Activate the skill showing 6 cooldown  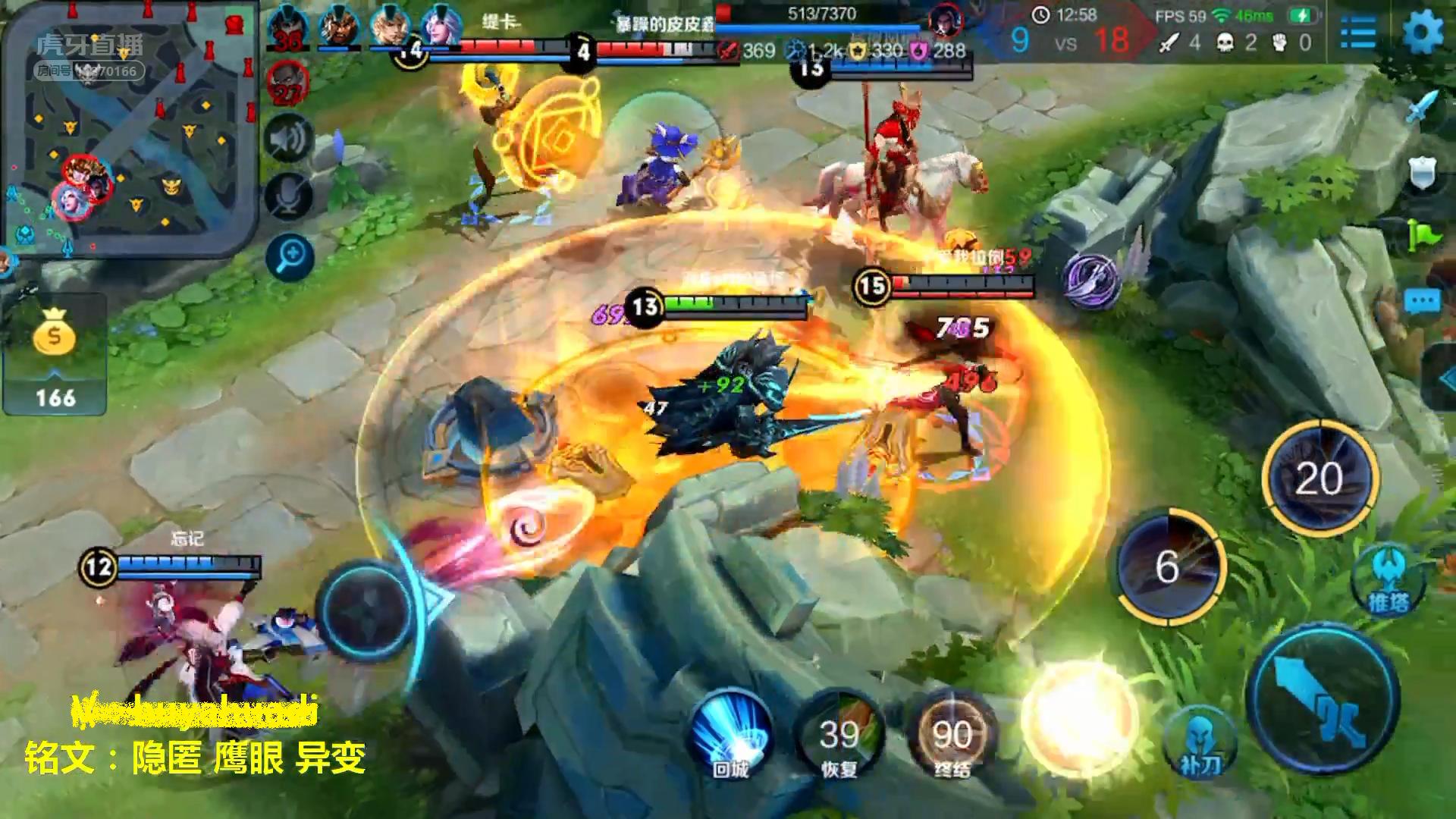tap(1169, 567)
